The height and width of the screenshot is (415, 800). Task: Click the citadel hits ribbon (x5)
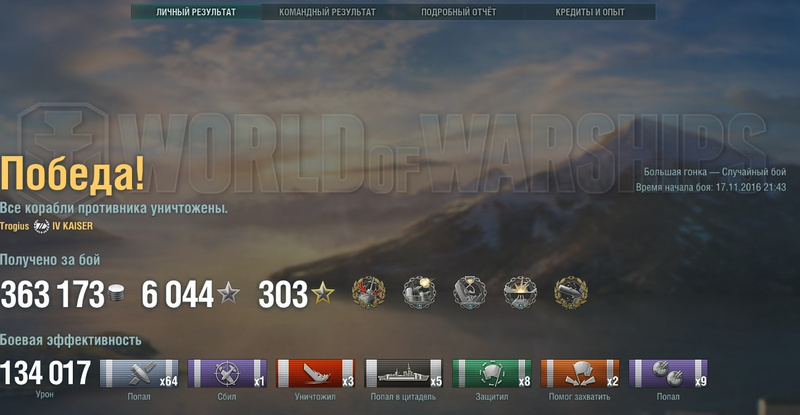pyautogui.click(x=404, y=373)
